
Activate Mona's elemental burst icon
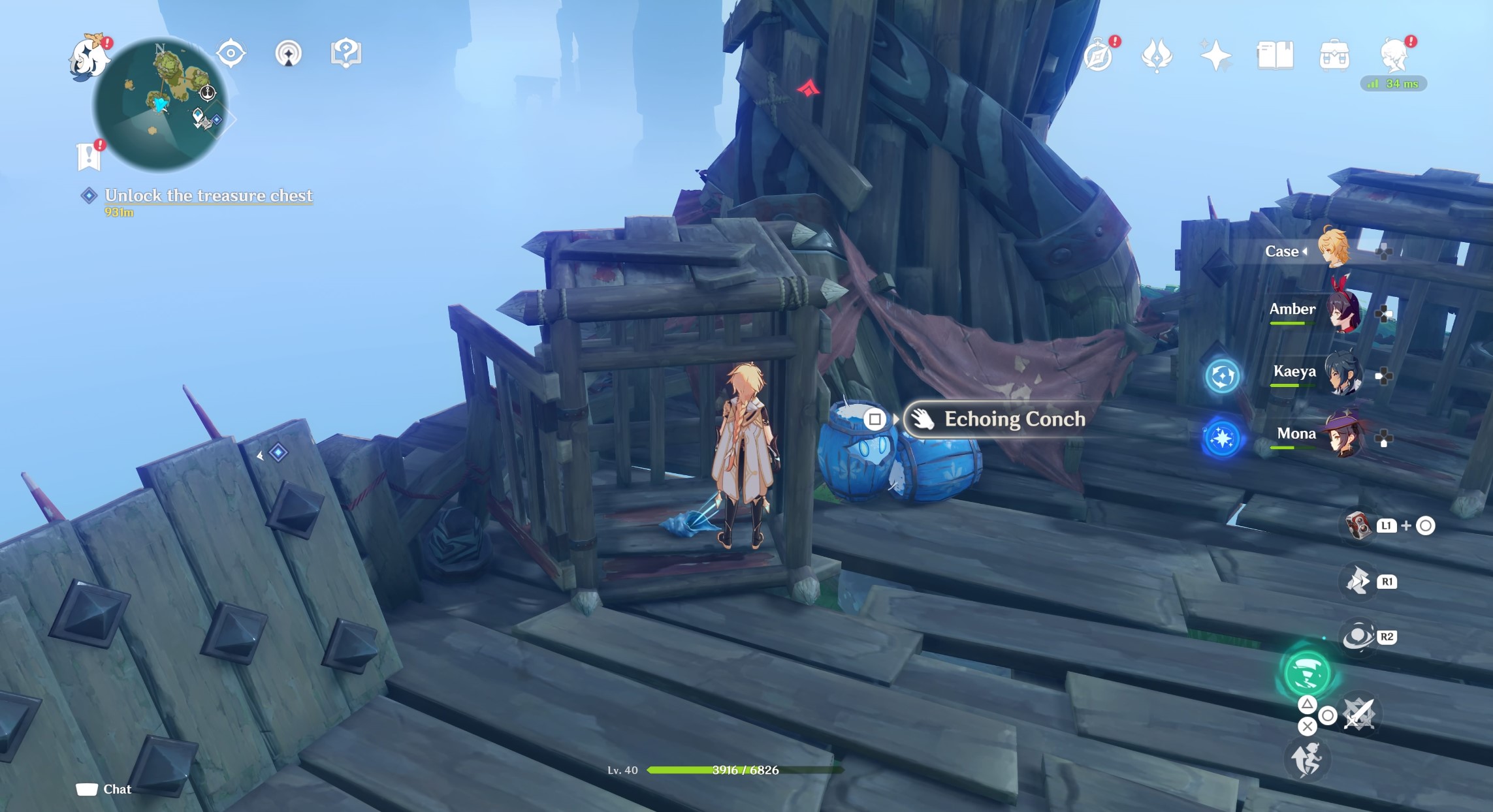coord(1222,438)
